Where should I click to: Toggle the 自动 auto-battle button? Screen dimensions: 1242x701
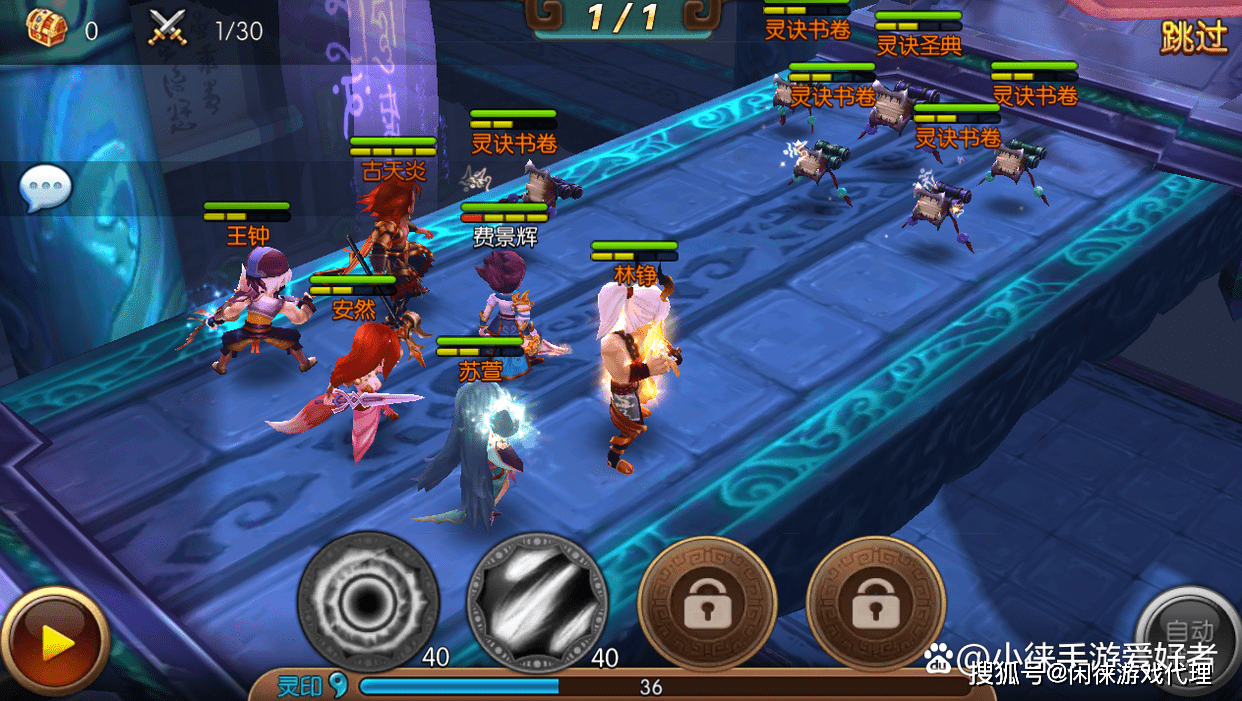(1190, 635)
